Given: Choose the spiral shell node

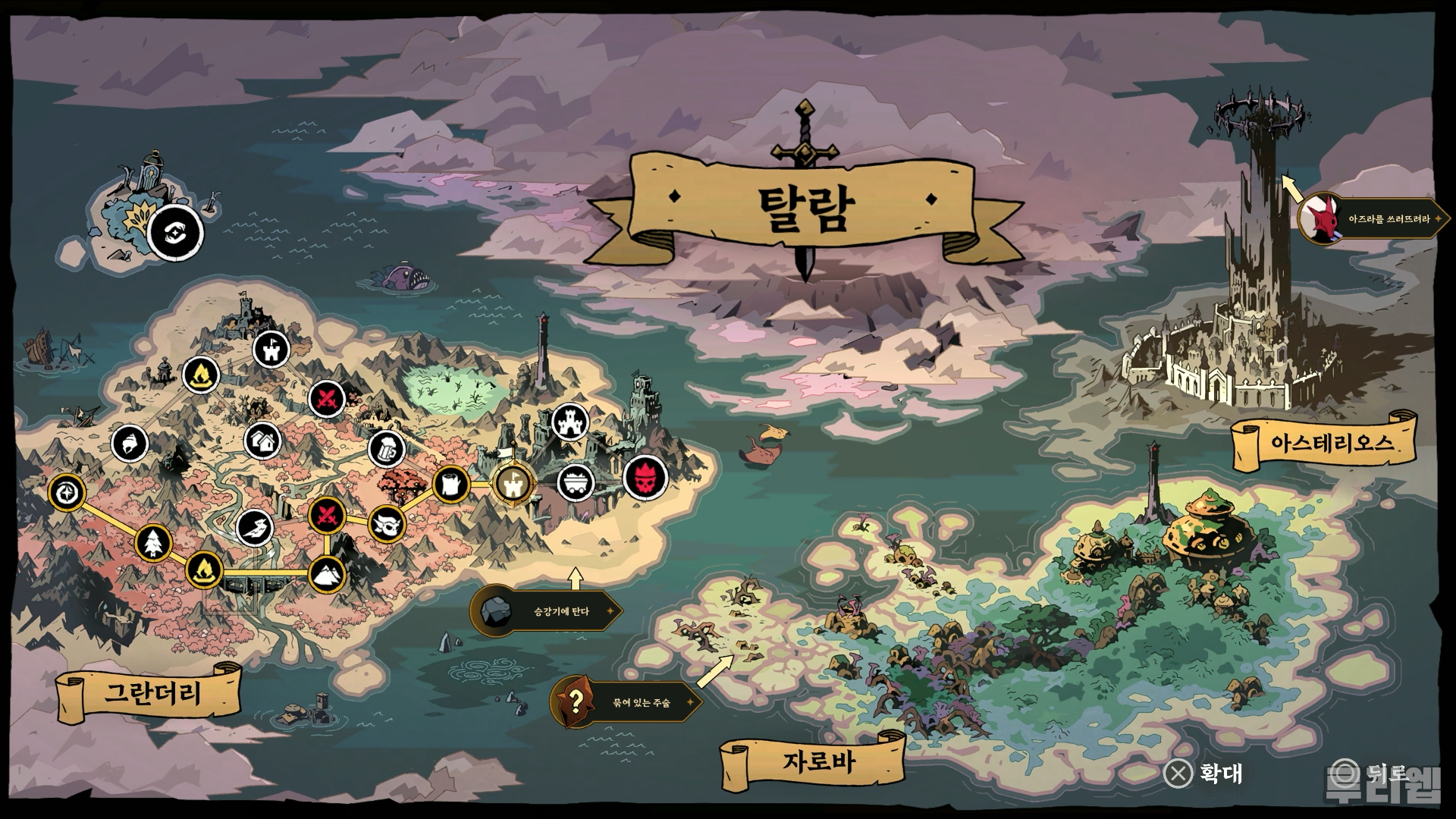Looking at the screenshot, I should [x=130, y=444].
